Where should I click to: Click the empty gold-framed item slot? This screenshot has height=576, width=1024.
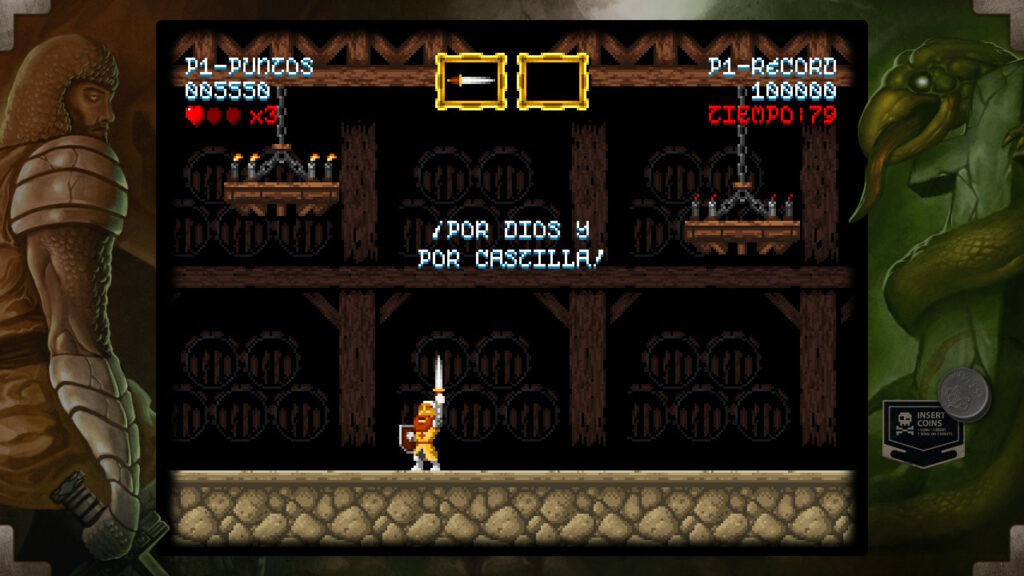[552, 81]
